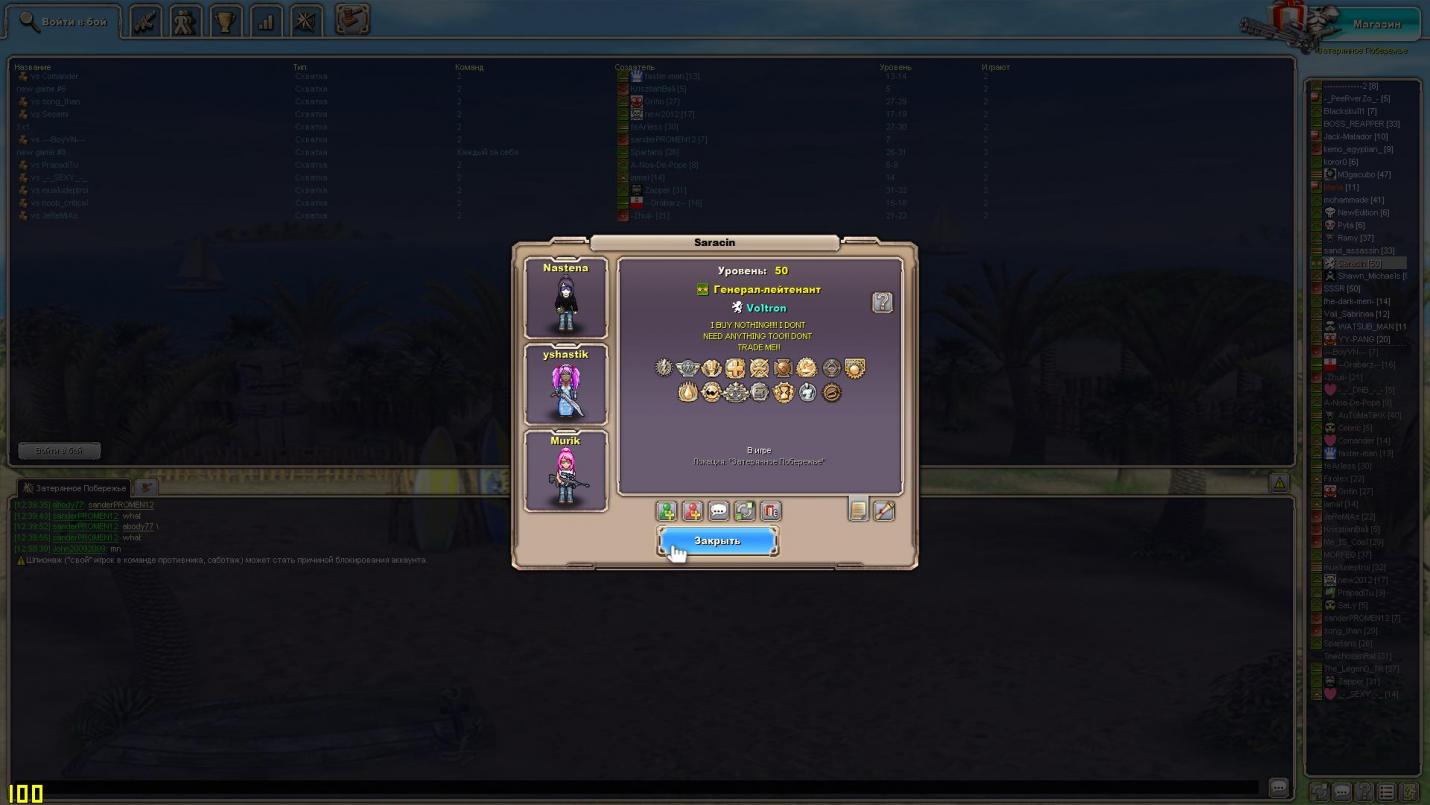The height and width of the screenshot is (805, 1430).
Task: Click the Voltron clan name
Action: pos(766,308)
